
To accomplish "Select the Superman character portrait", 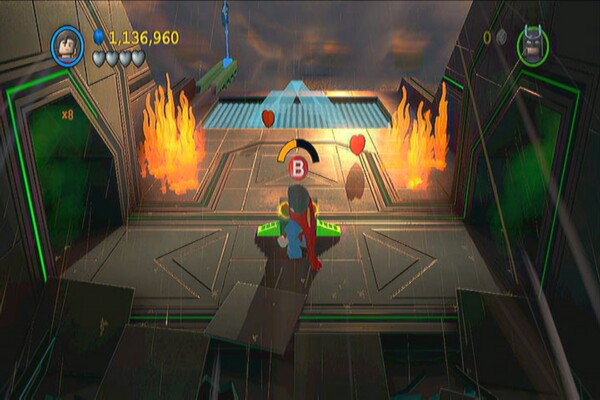I will click(x=67, y=44).
